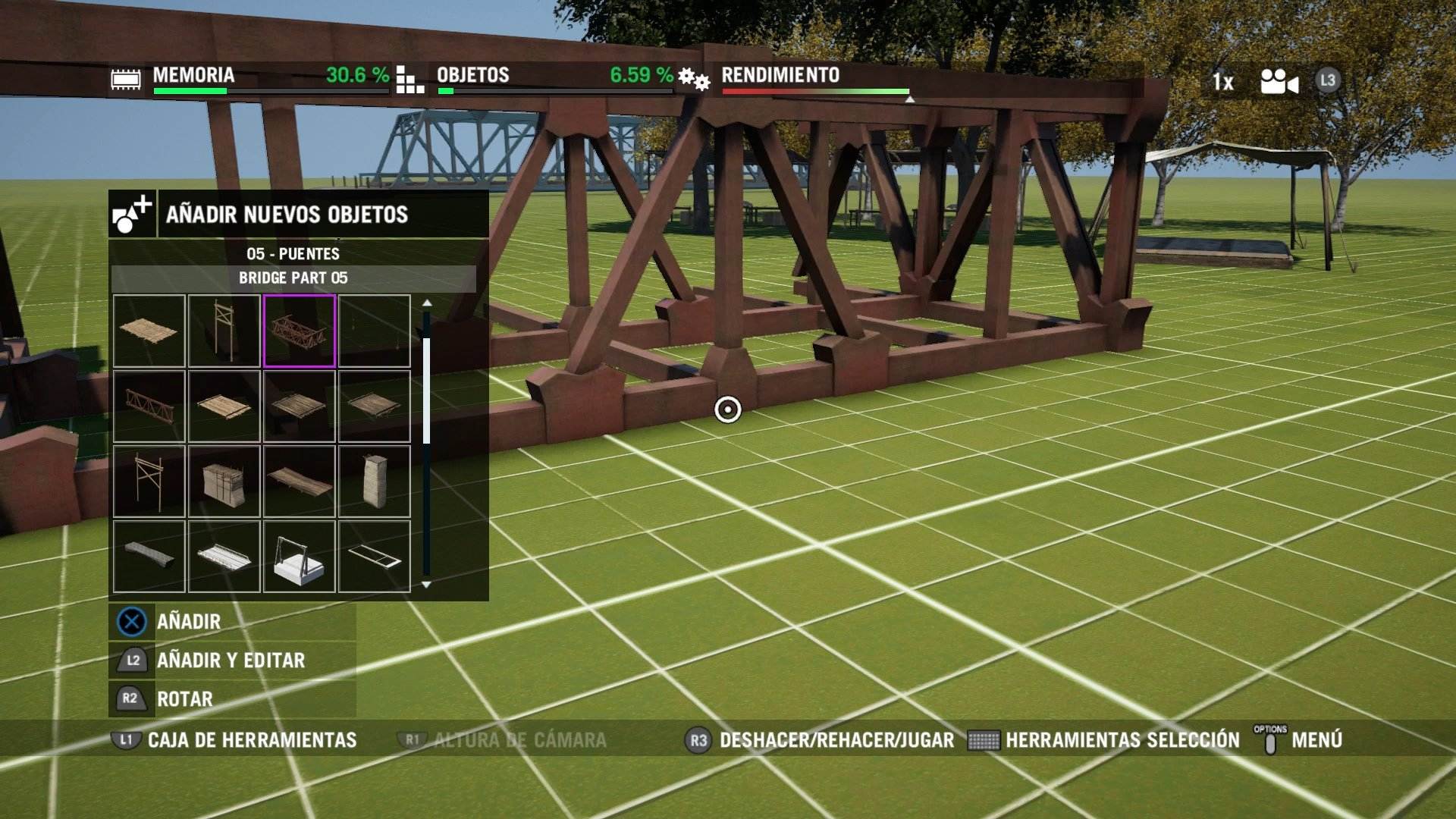The image size is (1456, 819).
Task: Click the scroll-up arrow above the object list scrollbar
Action: pyautogui.click(x=428, y=302)
